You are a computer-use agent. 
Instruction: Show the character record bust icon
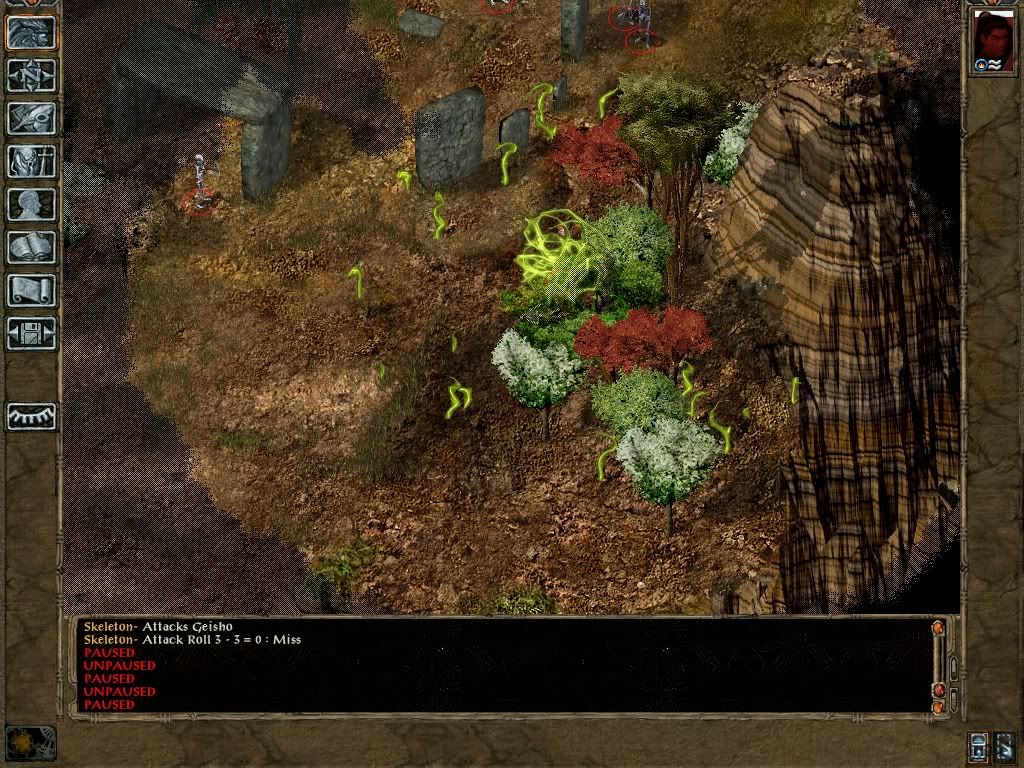click(x=31, y=204)
